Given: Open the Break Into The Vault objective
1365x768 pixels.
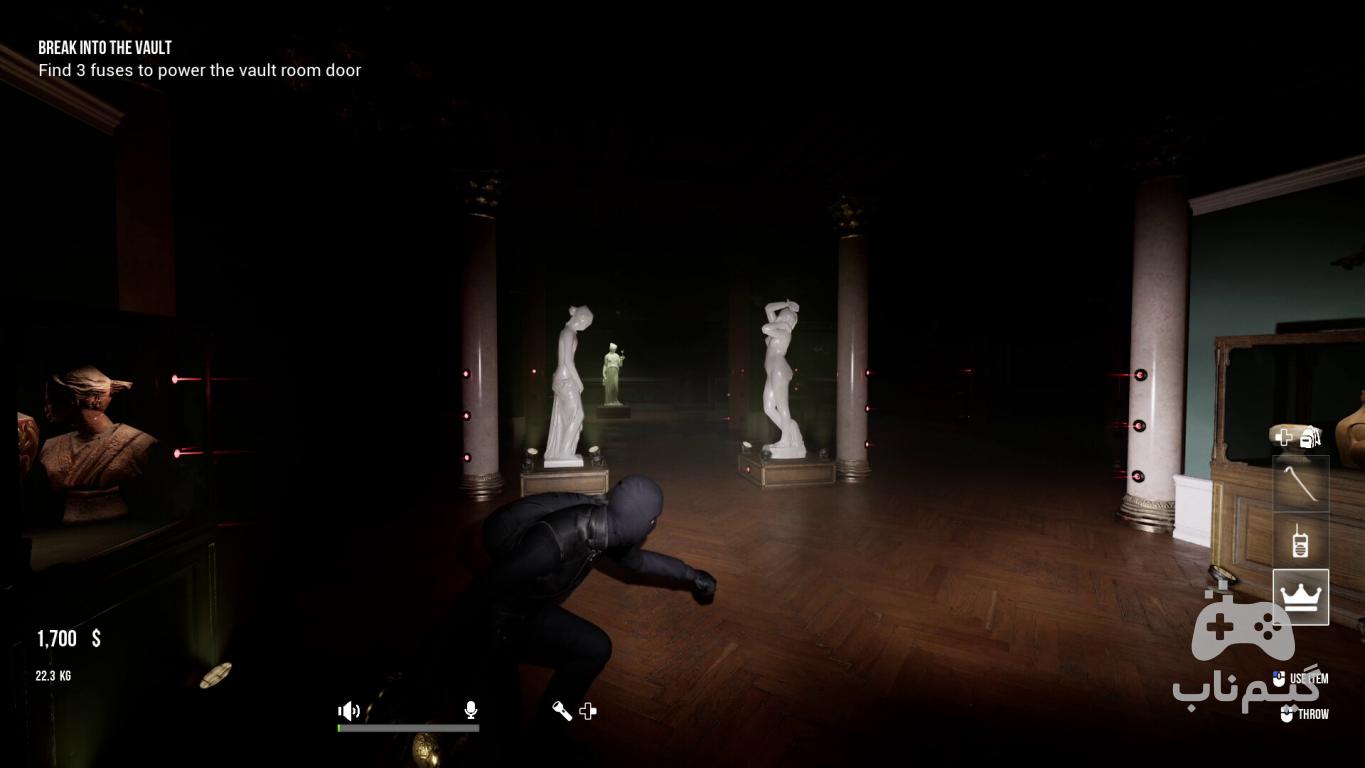Looking at the screenshot, I should pyautogui.click(x=105, y=48).
